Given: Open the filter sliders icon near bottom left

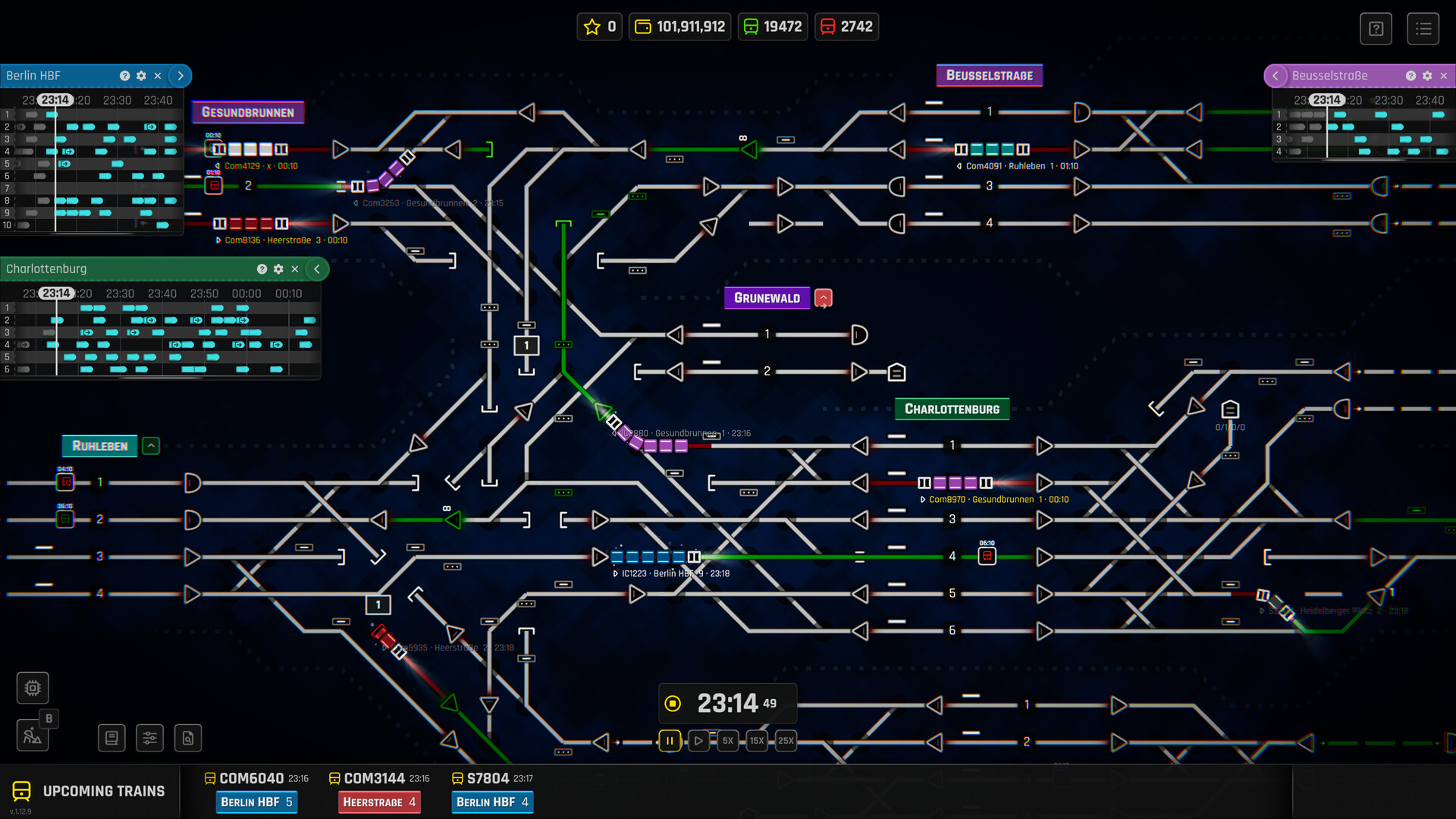Looking at the screenshot, I should [x=149, y=737].
